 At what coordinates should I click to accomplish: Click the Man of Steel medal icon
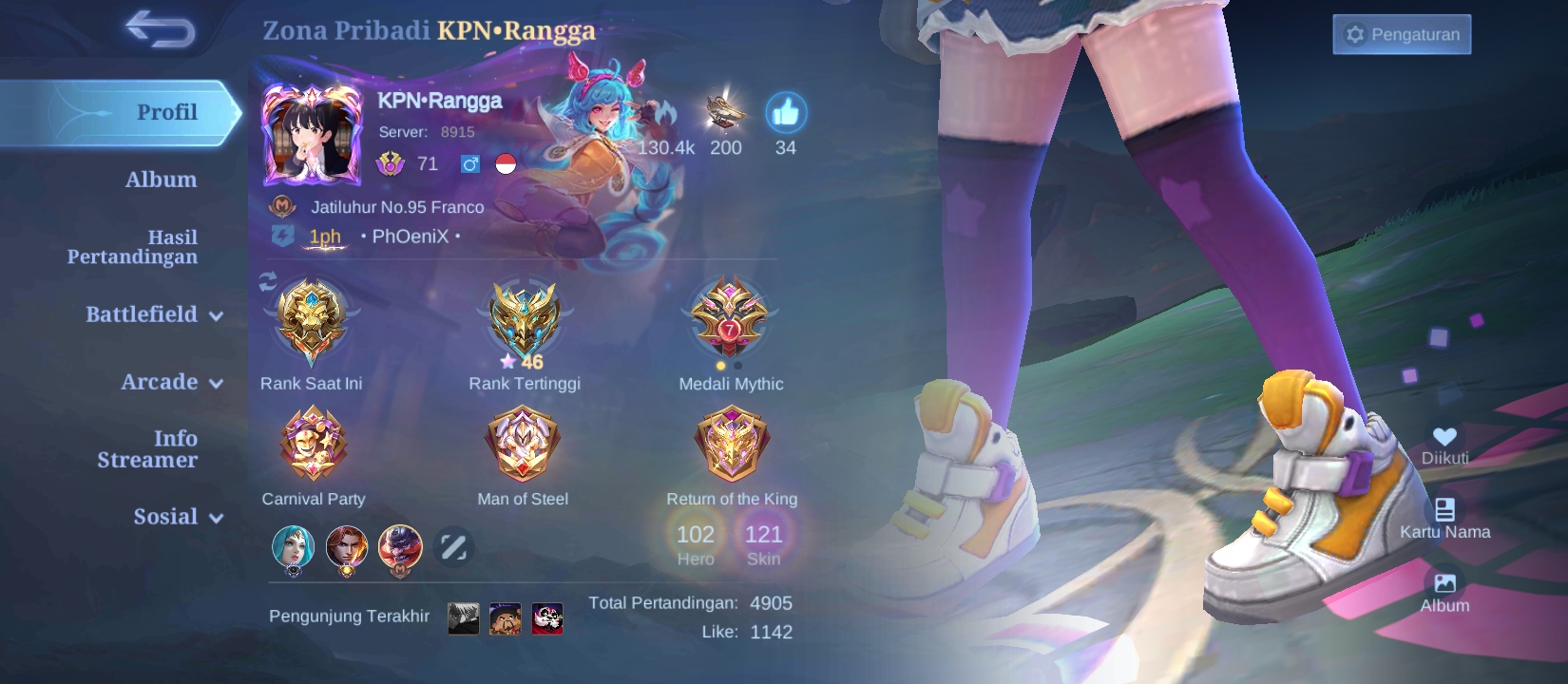point(522,444)
